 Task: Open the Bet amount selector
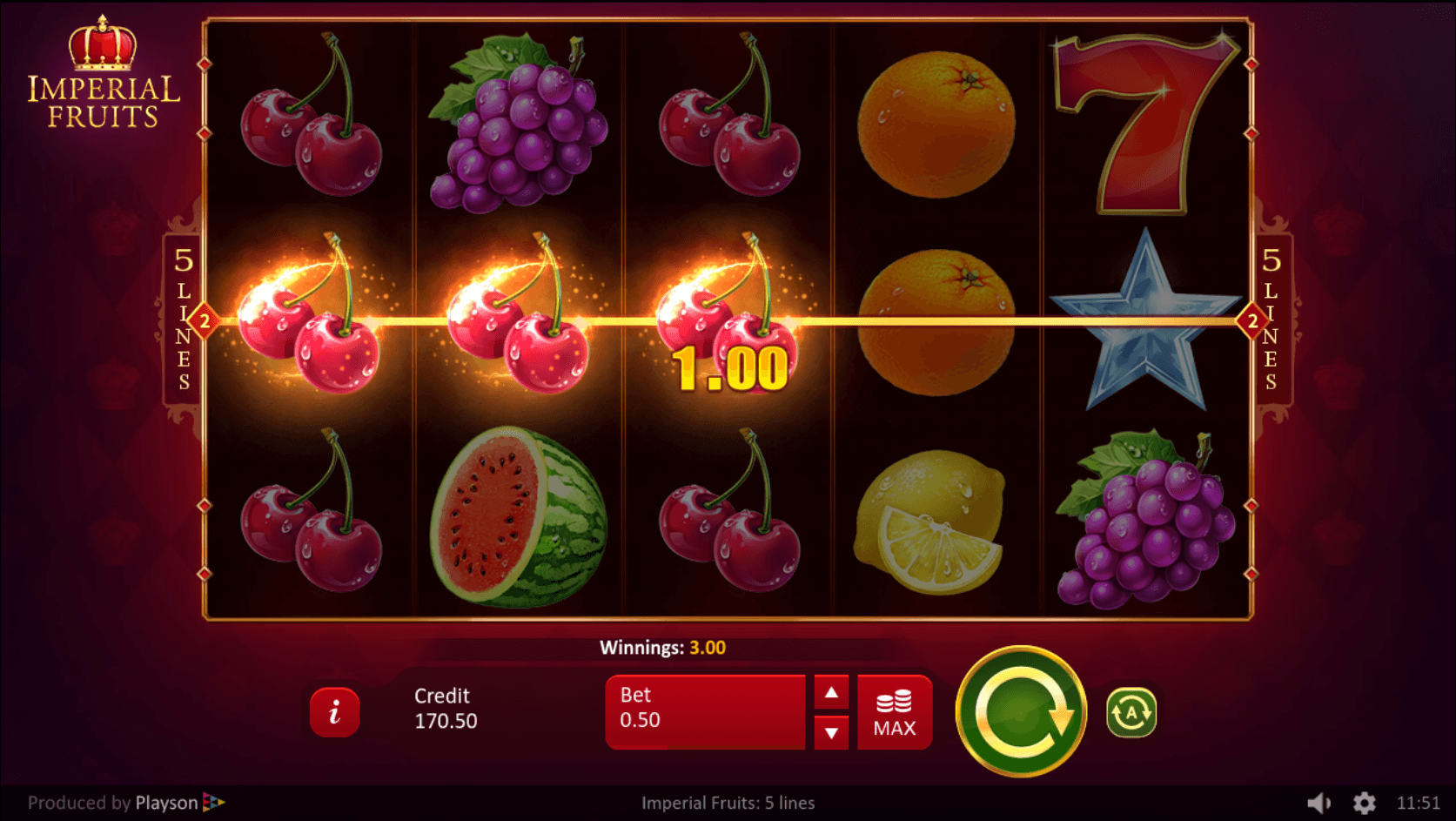[x=705, y=712]
